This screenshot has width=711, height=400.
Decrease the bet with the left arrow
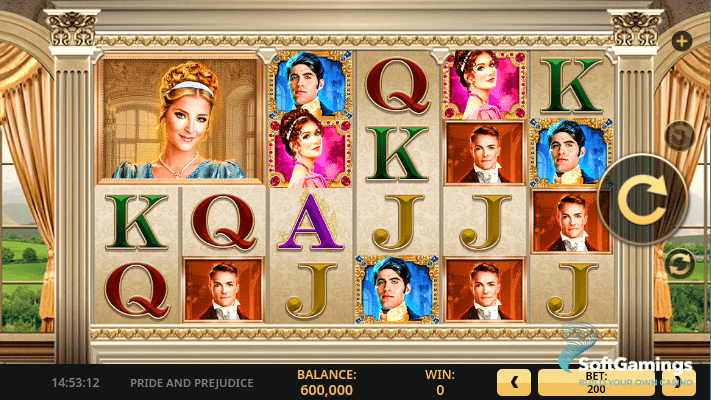(514, 382)
